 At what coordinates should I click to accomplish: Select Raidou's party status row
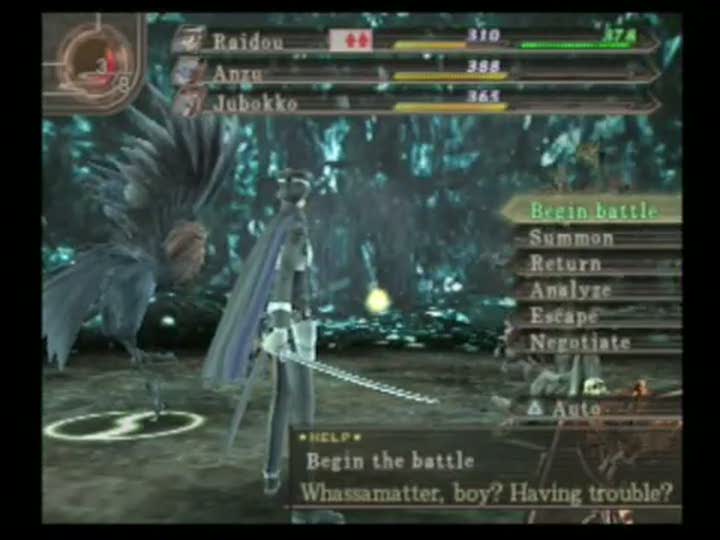[420, 42]
